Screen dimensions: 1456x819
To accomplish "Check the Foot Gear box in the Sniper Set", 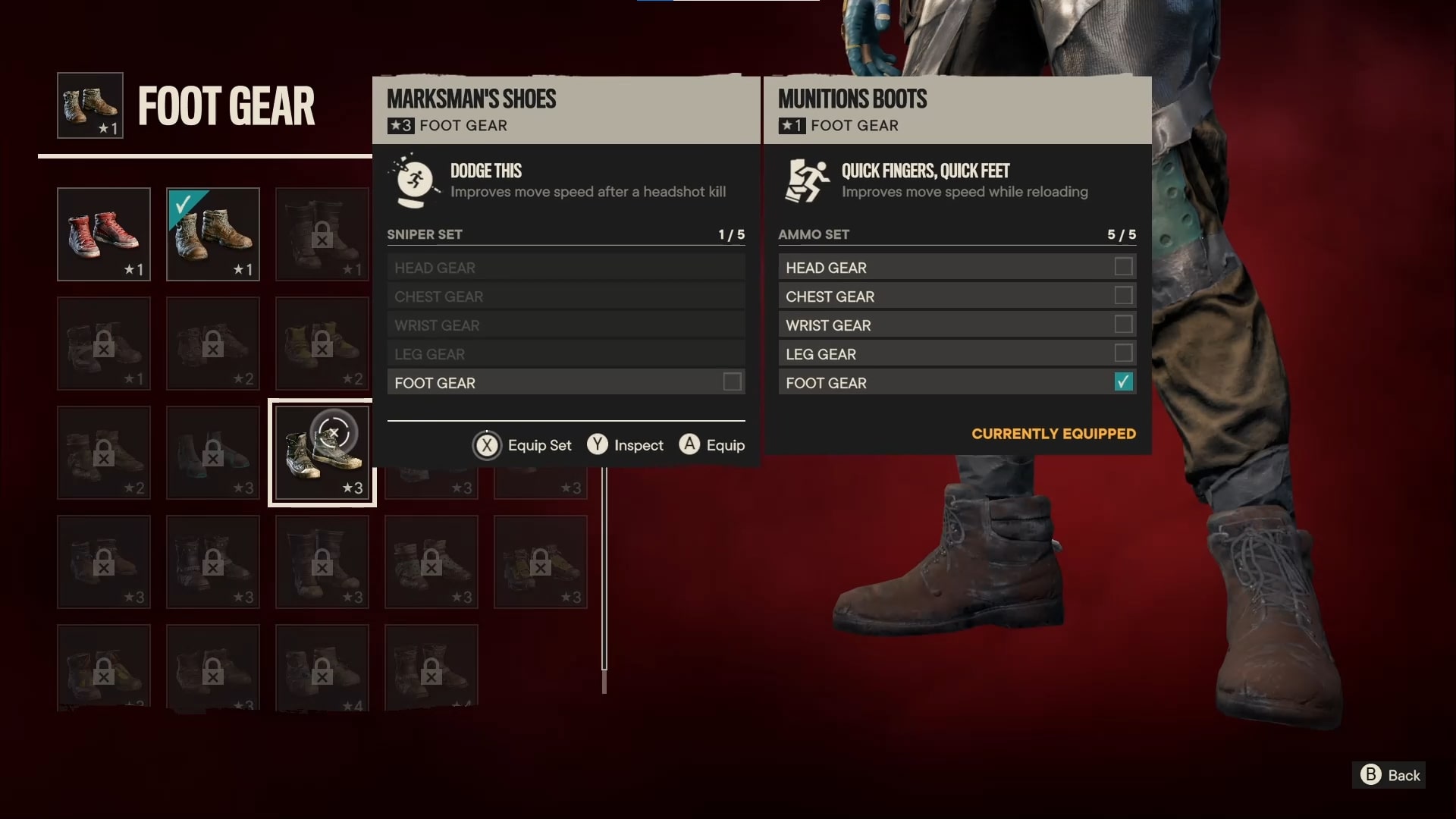I will (730, 382).
